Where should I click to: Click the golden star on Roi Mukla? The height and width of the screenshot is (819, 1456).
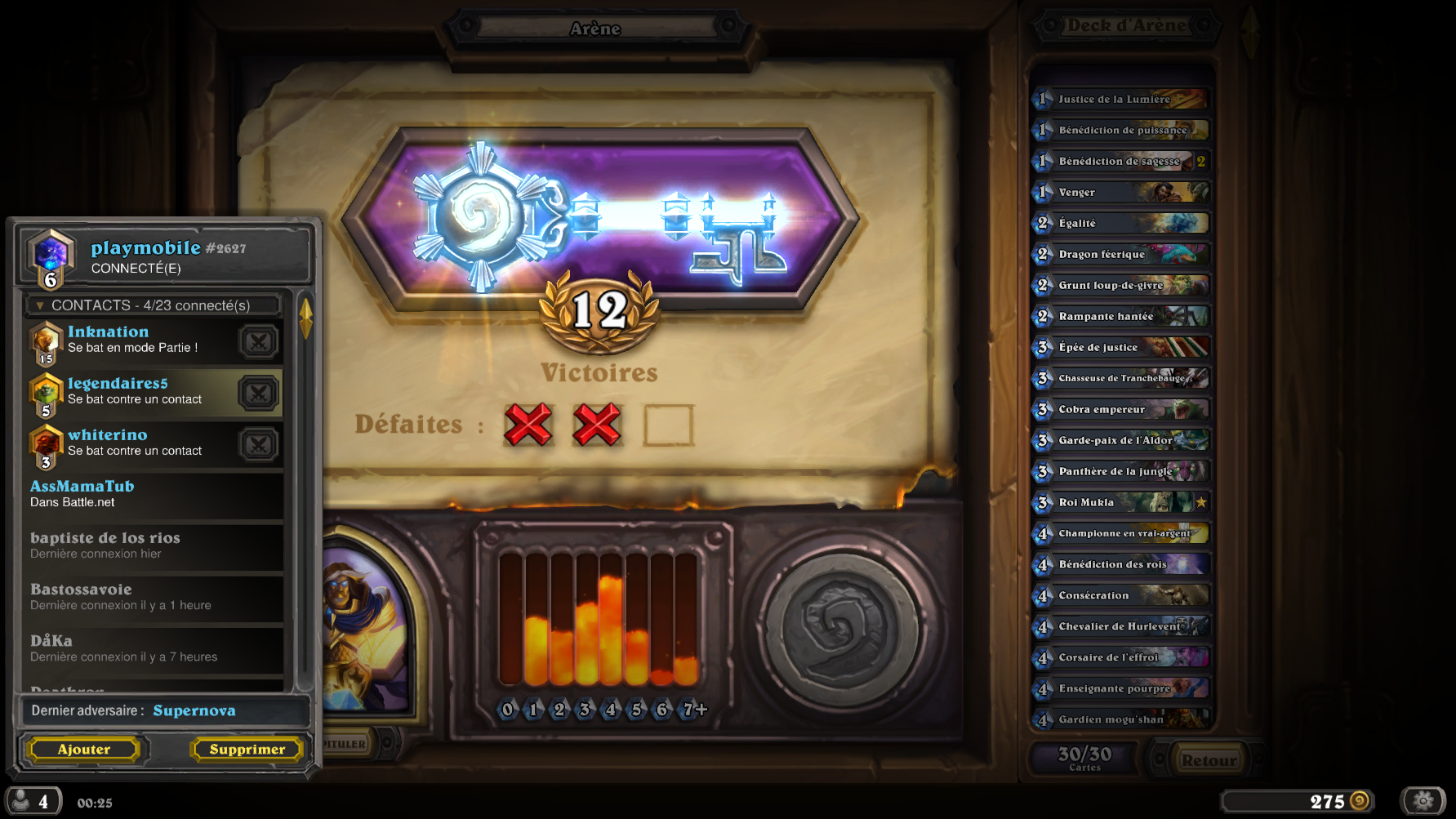coord(1200,502)
